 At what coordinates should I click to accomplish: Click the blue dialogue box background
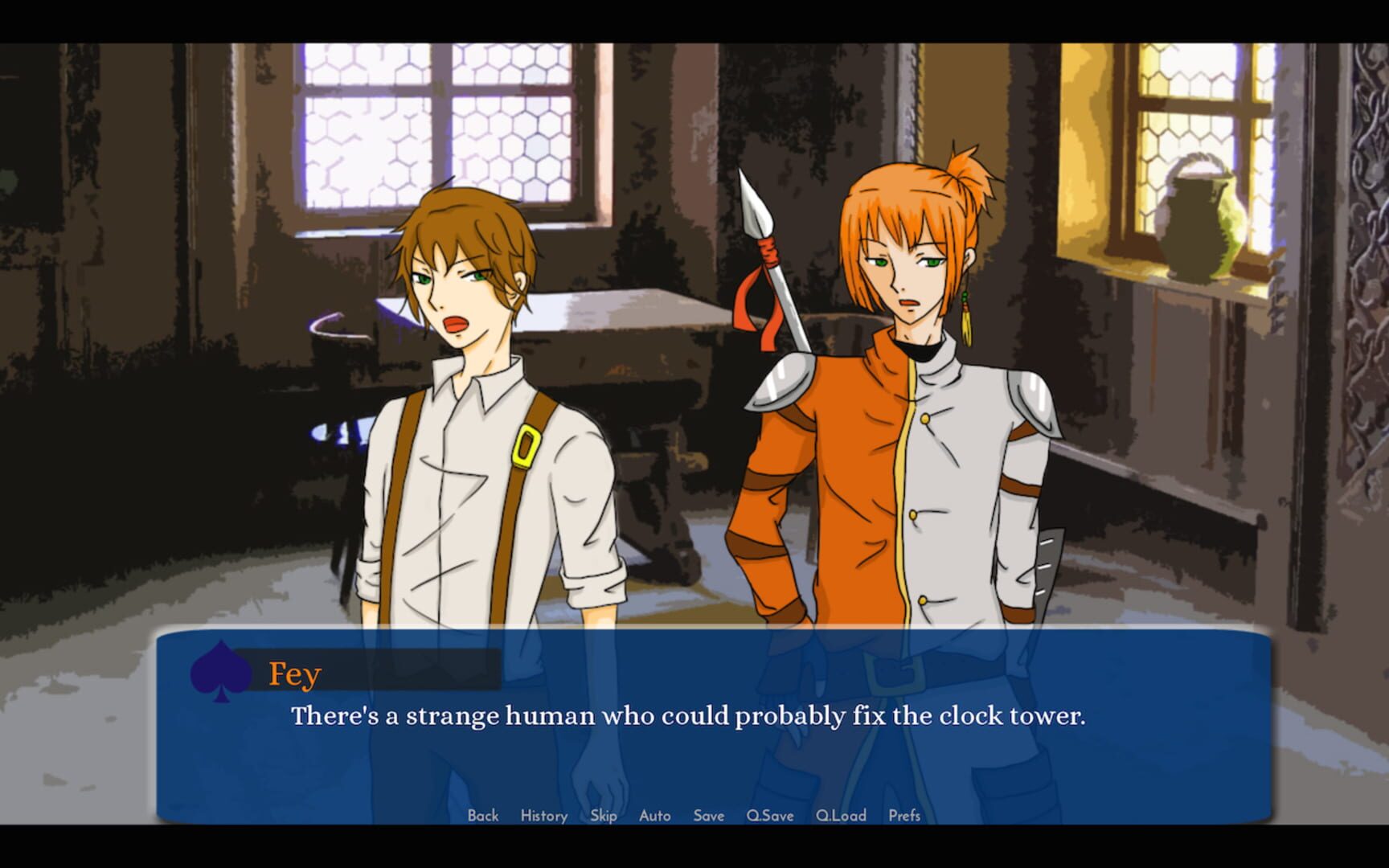pos(691,764)
